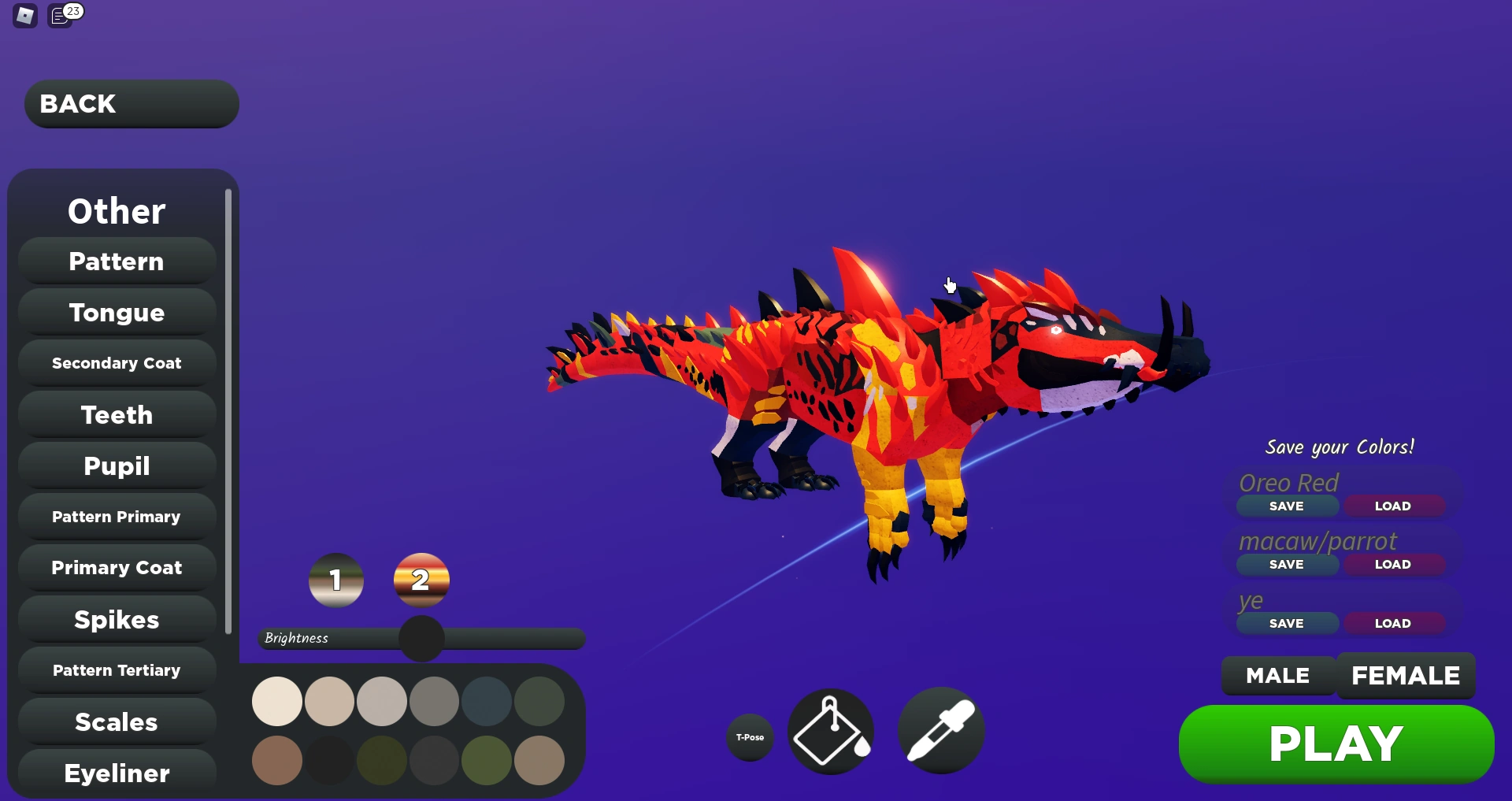
Task: Select color slot 1
Action: coord(336,580)
